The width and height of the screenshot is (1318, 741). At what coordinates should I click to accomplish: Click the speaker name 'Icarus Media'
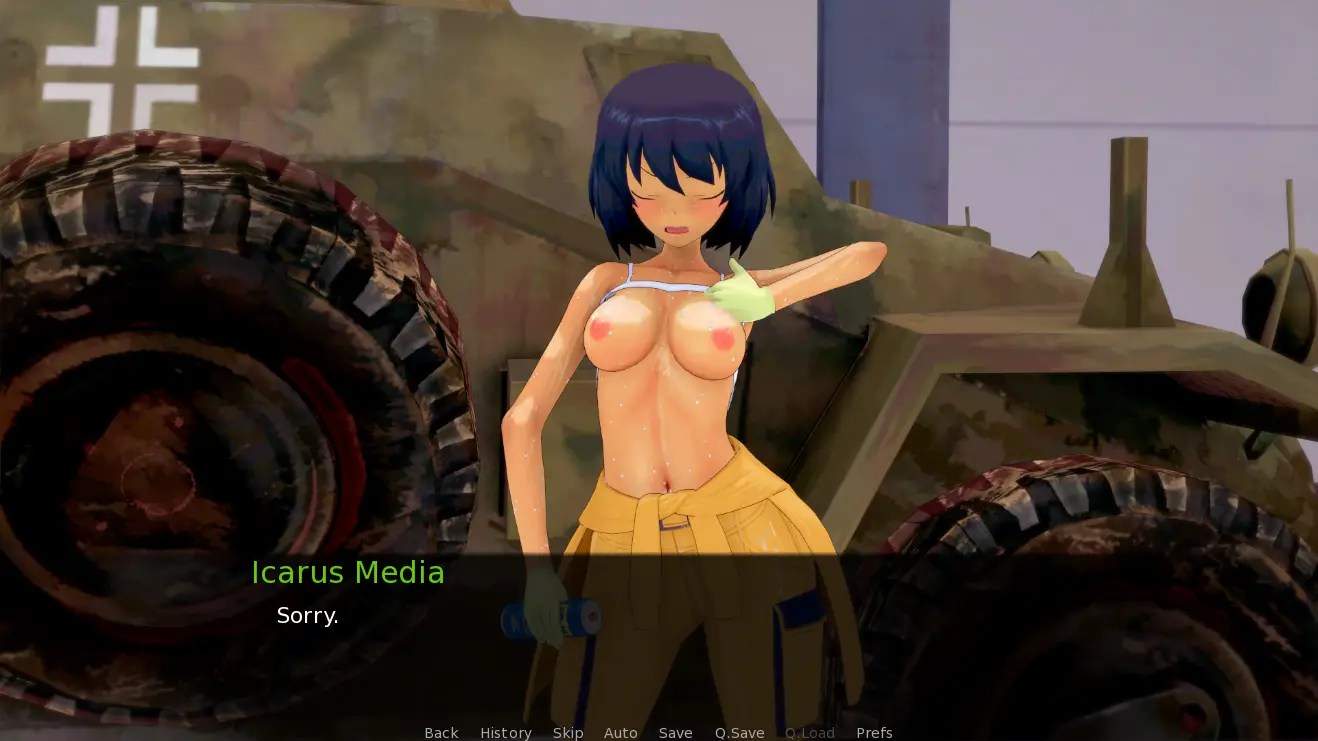(x=348, y=573)
